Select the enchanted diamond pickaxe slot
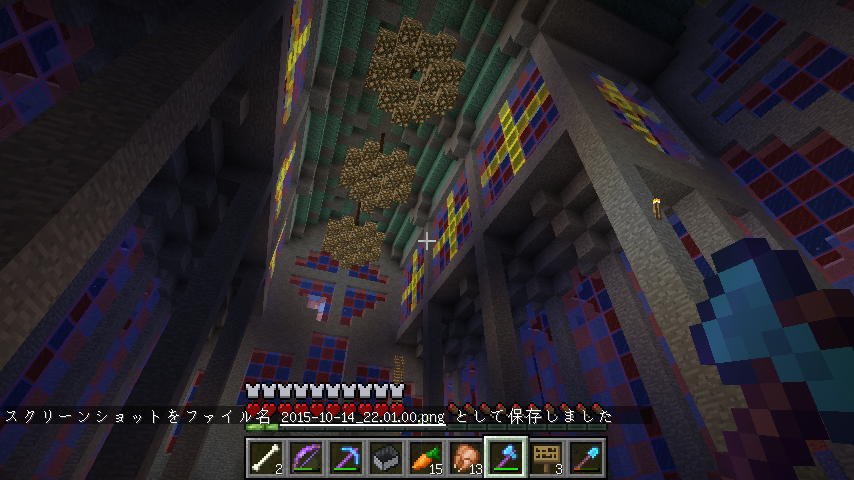Viewport: 854px width, 480px height. point(346,458)
